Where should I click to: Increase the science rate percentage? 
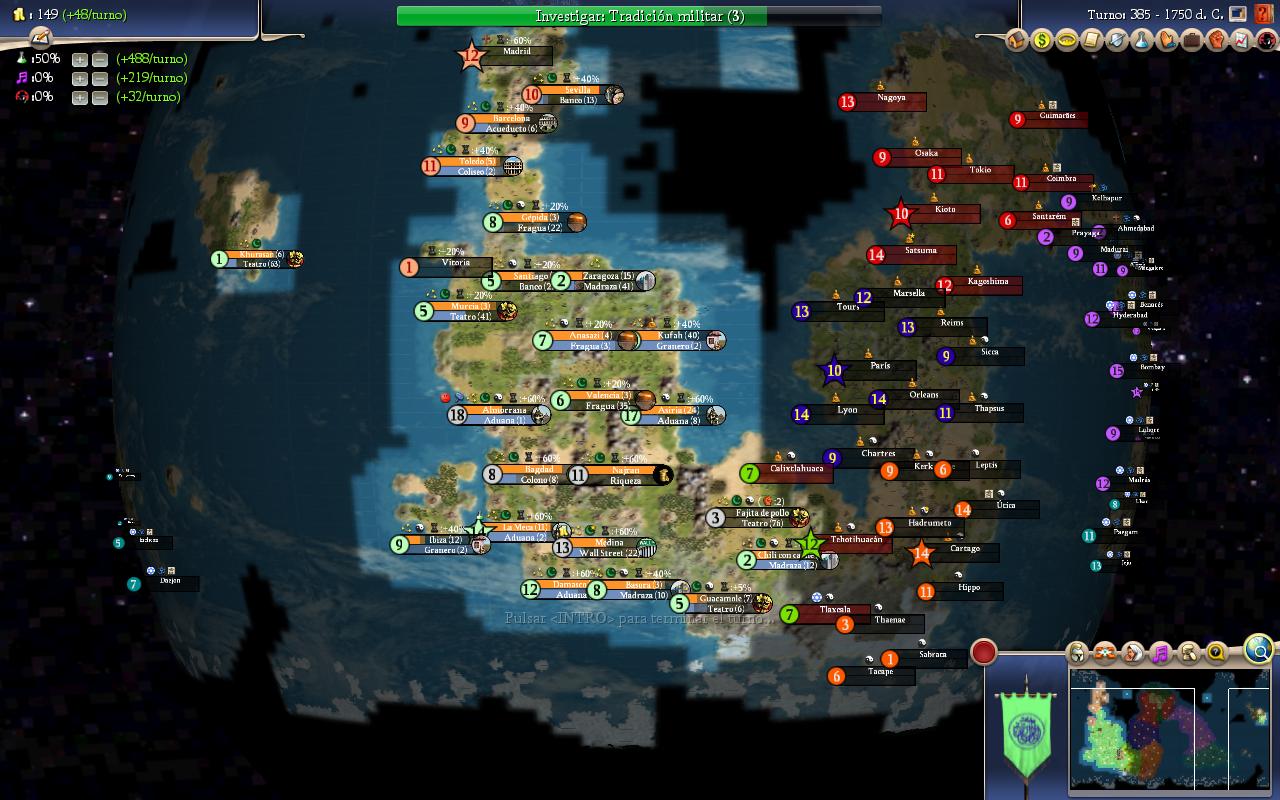[80, 59]
